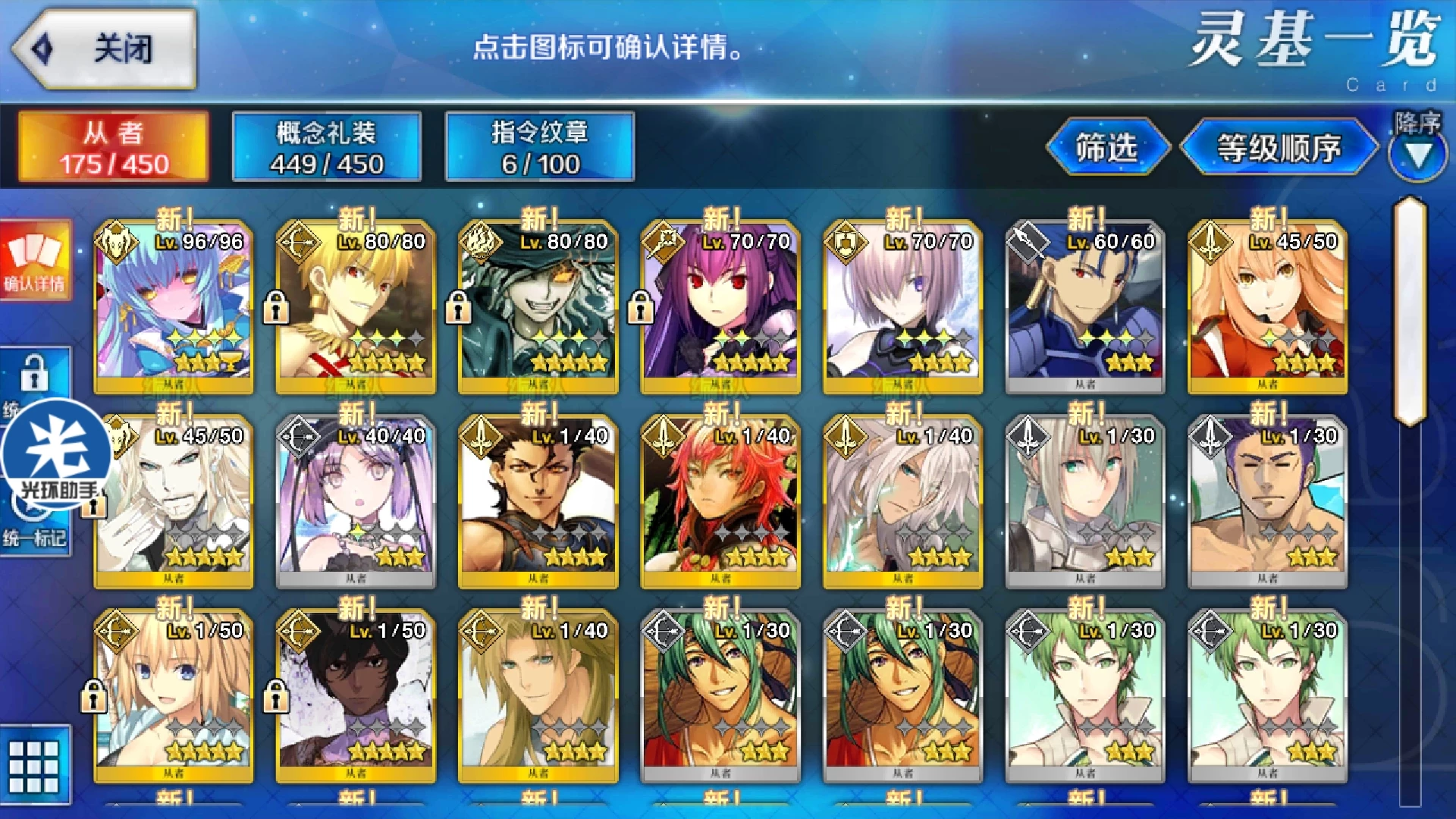Image resolution: width=1456 pixels, height=819 pixels.
Task: Change sorting via 等级顺序 button
Action: [x=1279, y=147]
